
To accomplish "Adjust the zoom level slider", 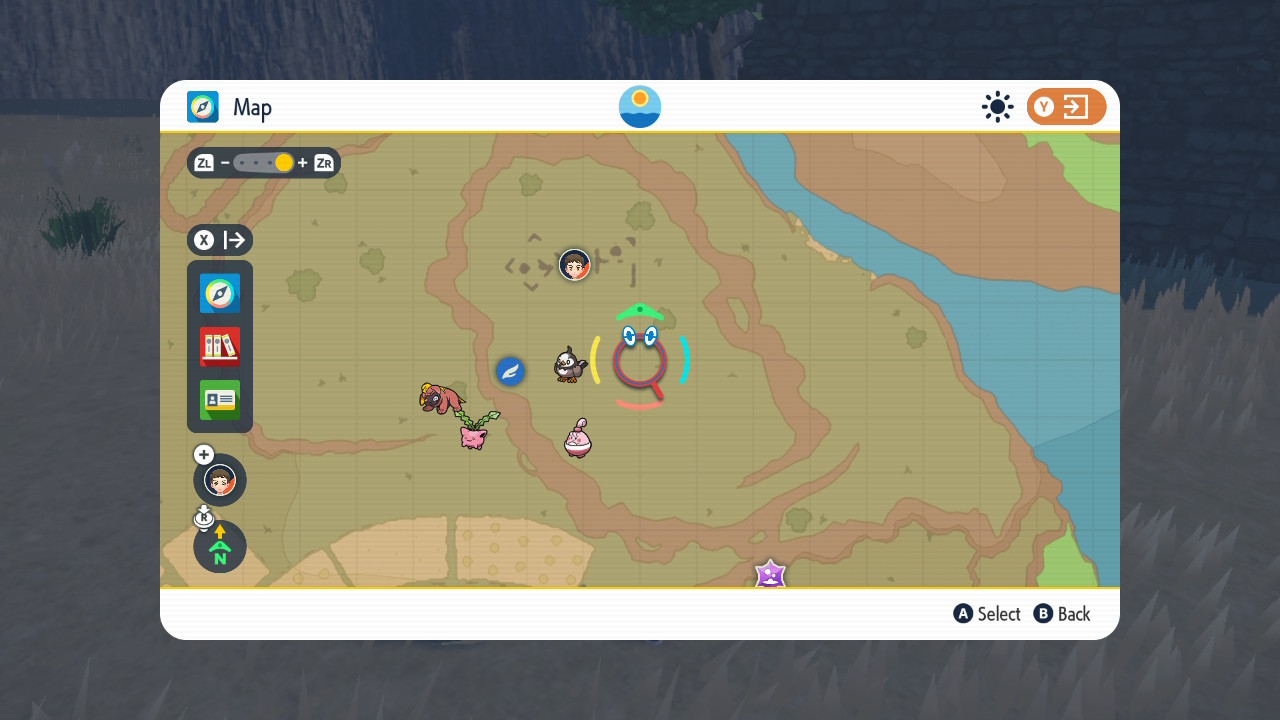I will coord(284,162).
